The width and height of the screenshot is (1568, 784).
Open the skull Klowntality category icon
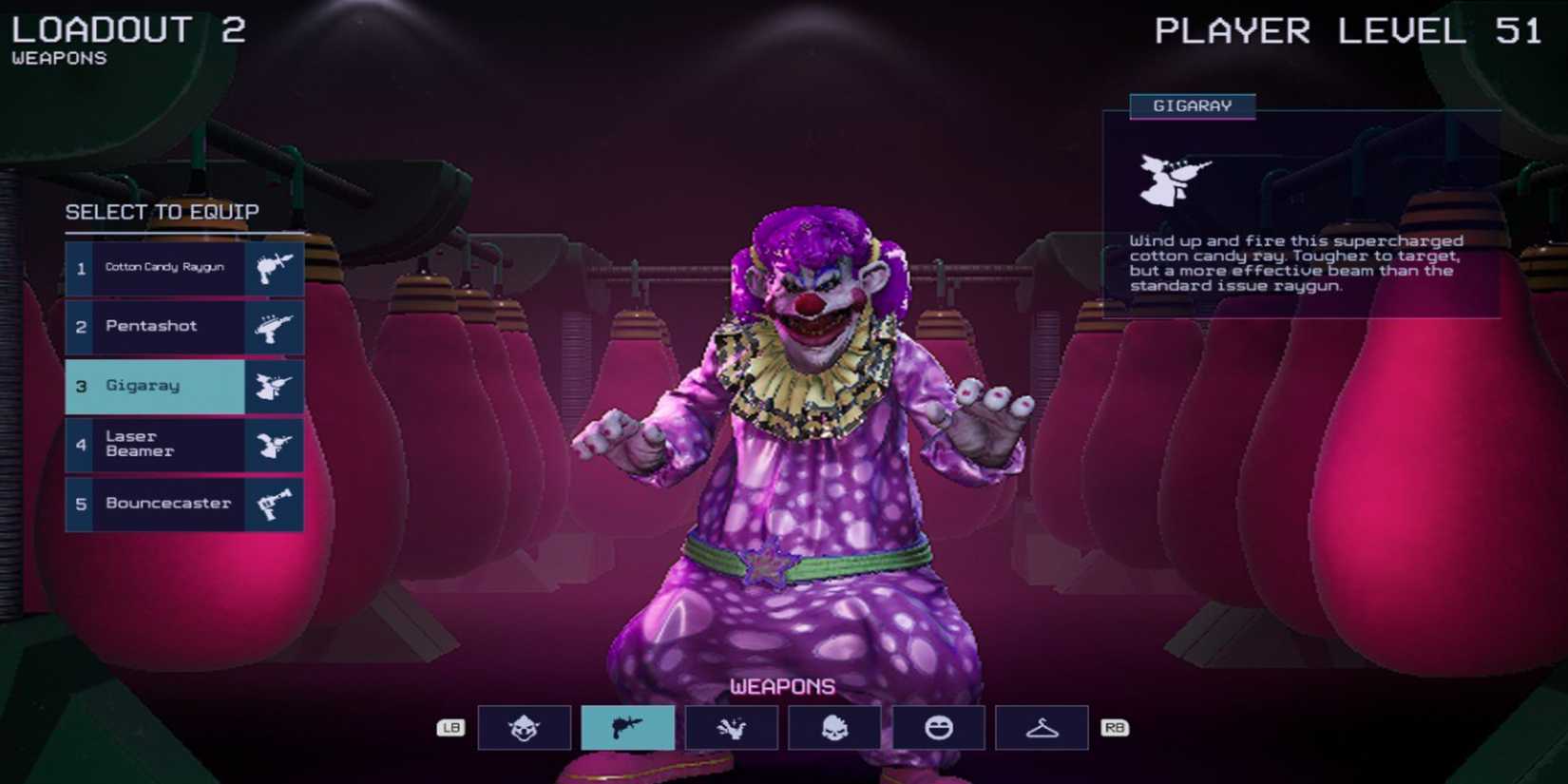(834, 727)
